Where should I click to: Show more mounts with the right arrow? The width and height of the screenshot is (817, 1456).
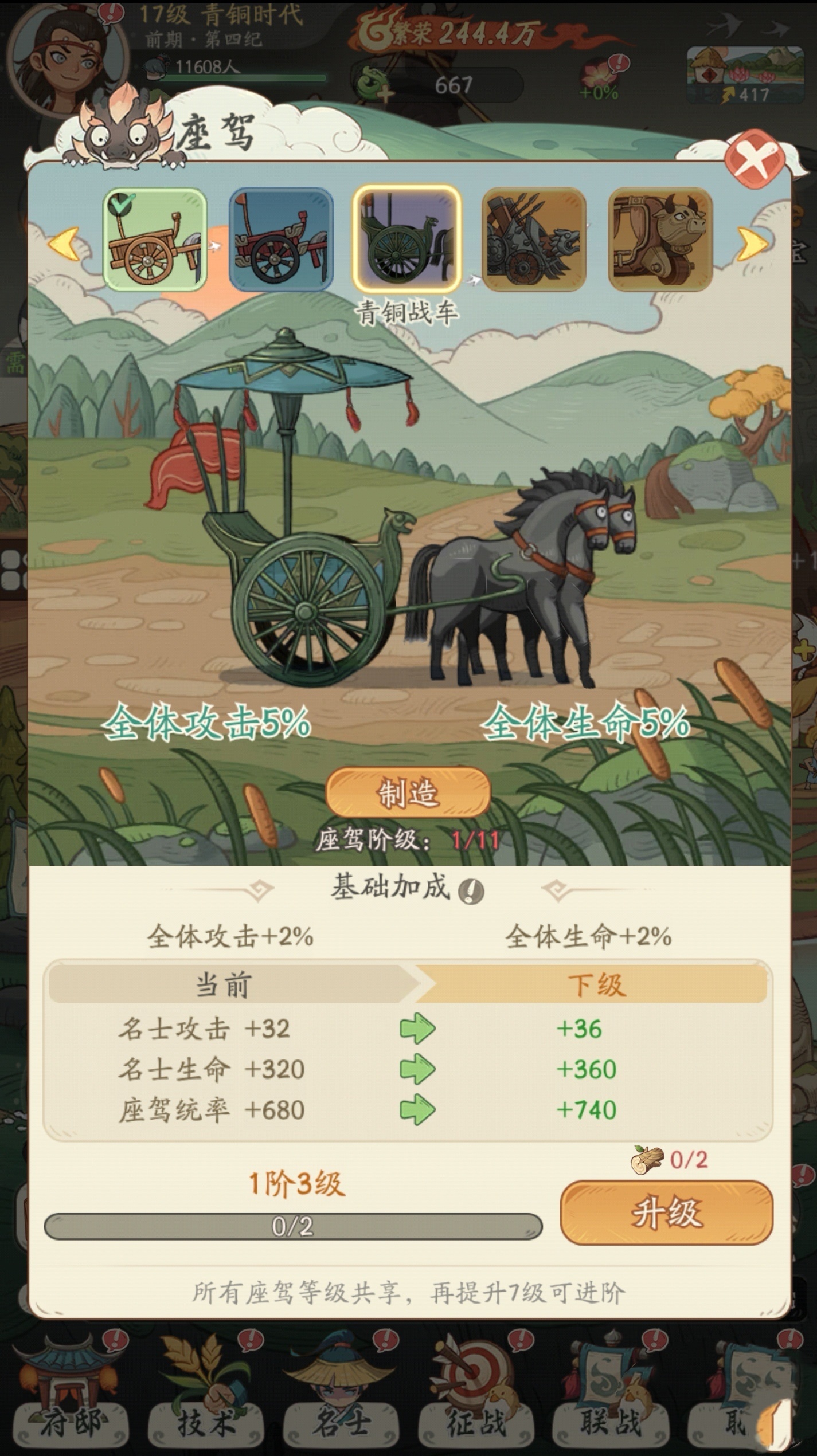pos(751,244)
